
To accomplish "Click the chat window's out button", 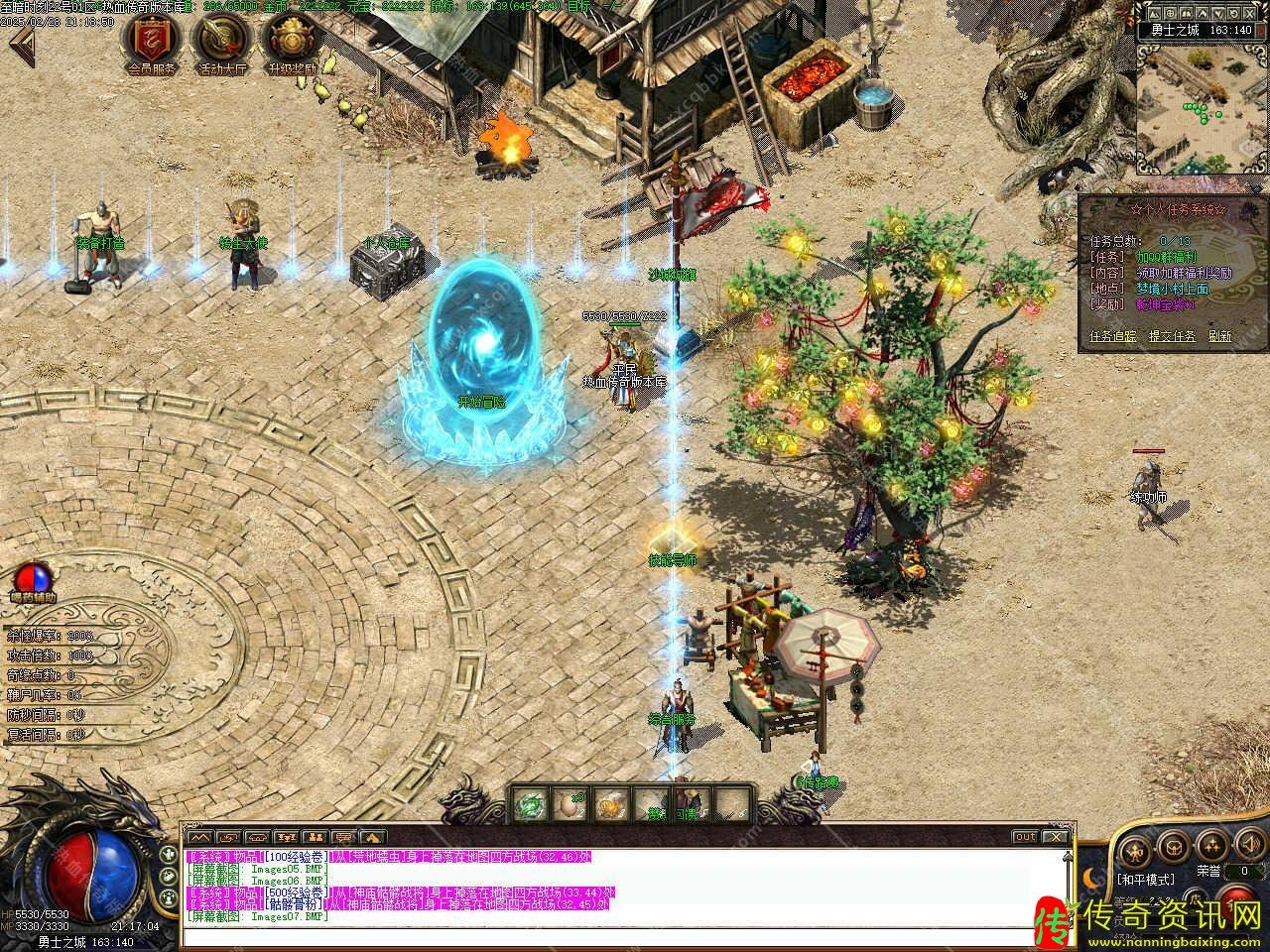I will (1025, 837).
